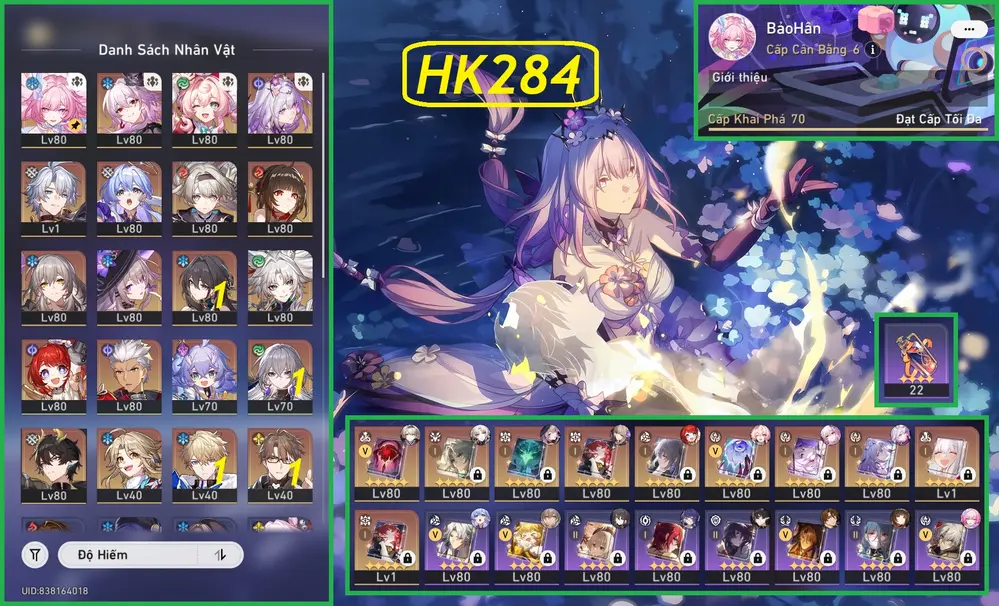
Task: Toggle the sort order arrows button
Action: pyautogui.click(x=220, y=554)
